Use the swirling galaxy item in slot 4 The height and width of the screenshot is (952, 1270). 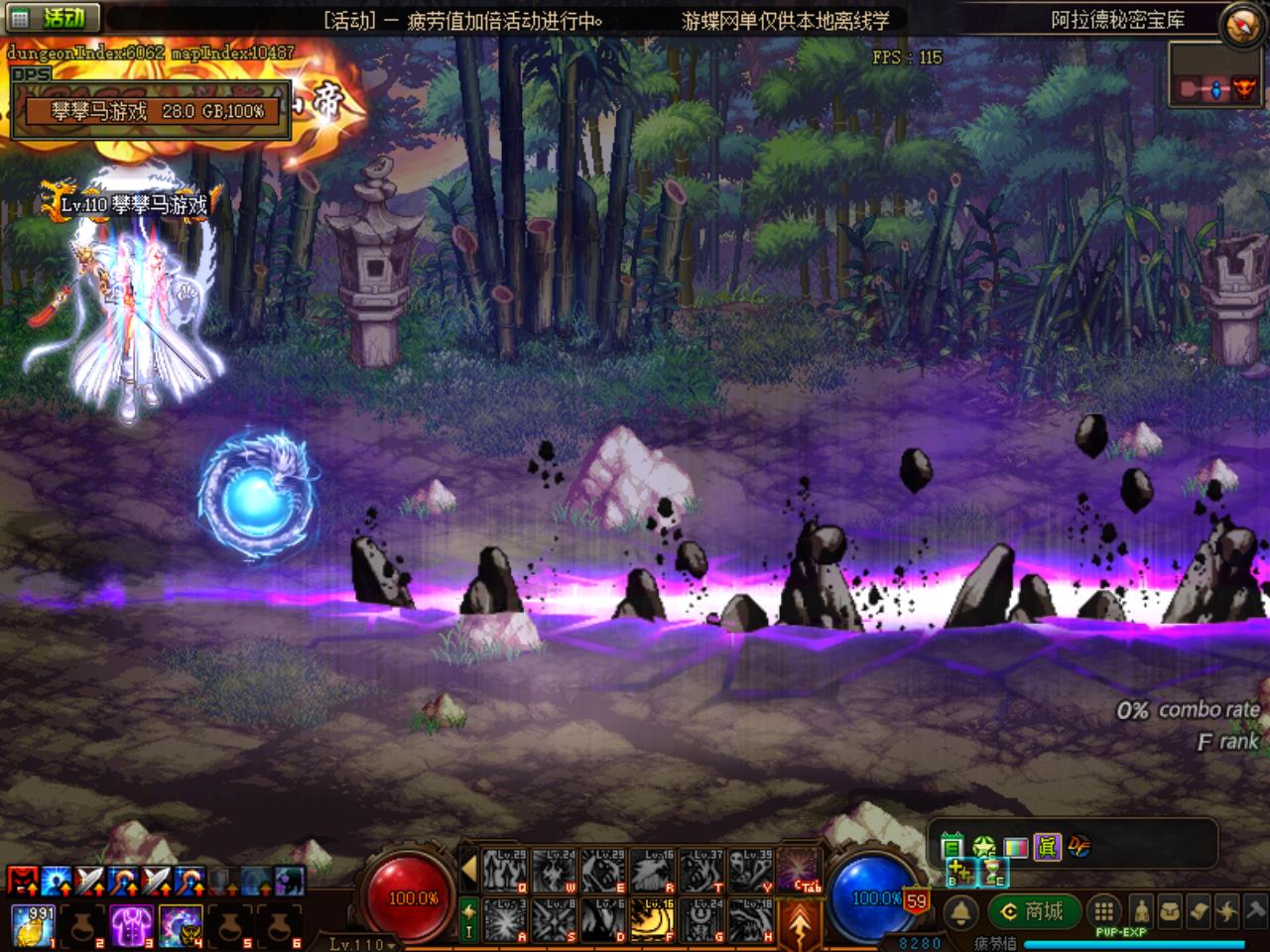[179, 924]
